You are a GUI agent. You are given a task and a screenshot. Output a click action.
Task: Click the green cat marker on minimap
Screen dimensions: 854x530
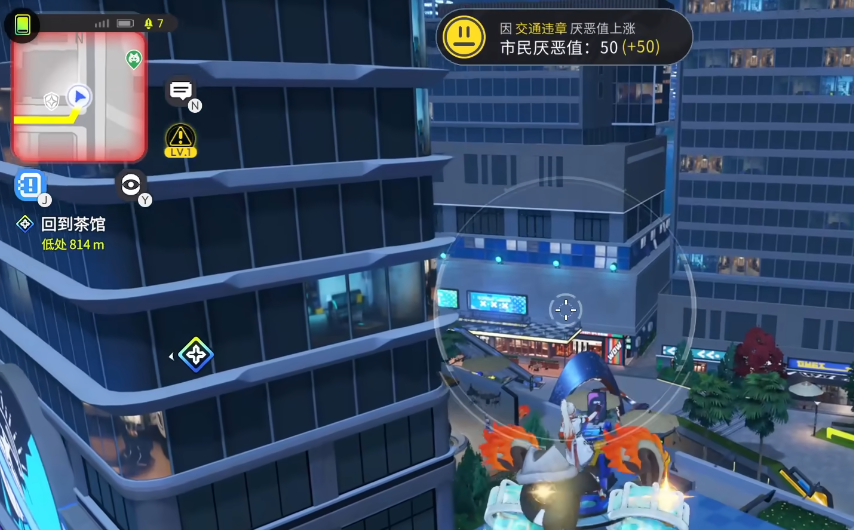[x=133, y=59]
